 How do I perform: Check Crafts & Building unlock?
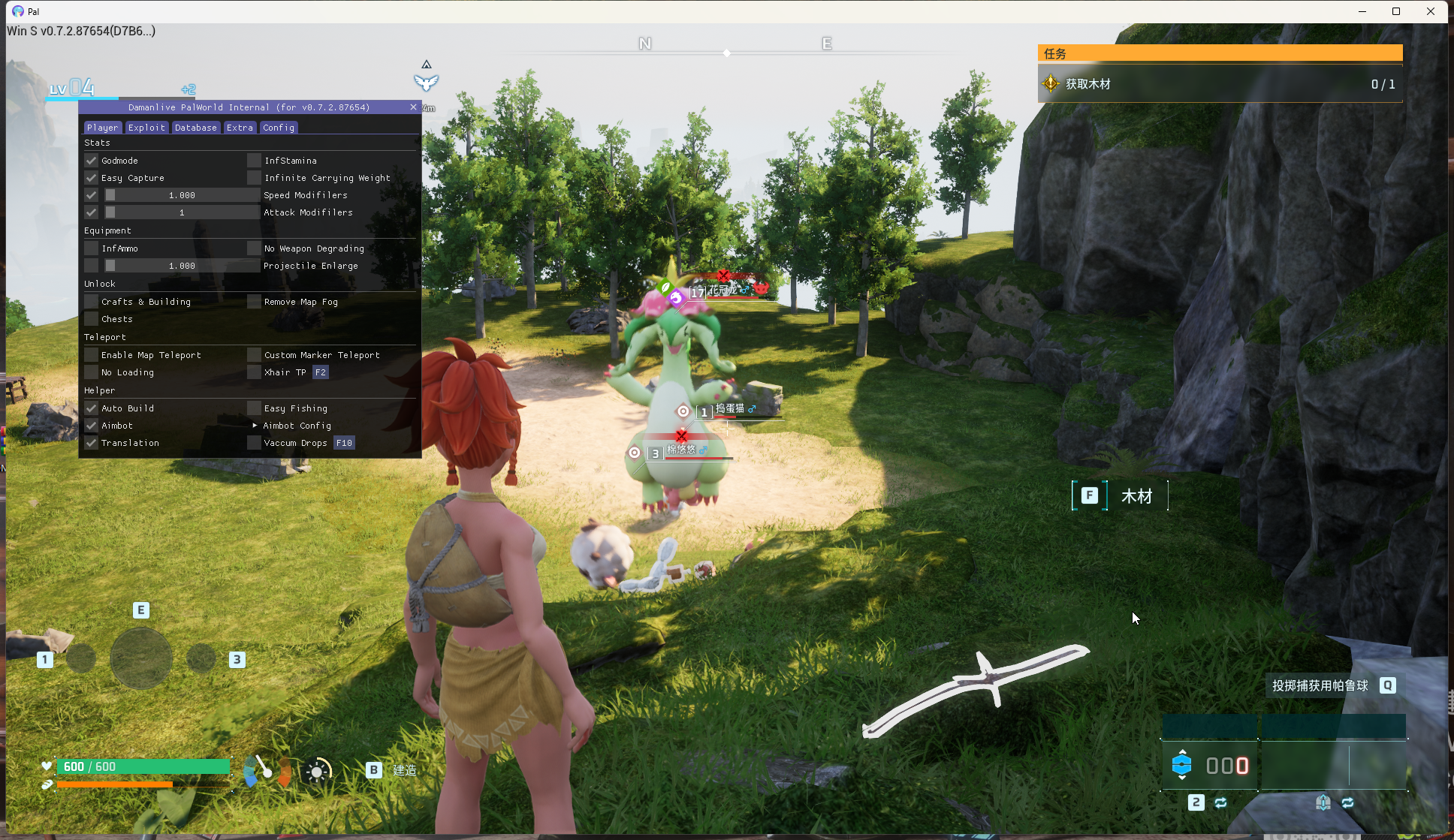pyautogui.click(x=92, y=302)
